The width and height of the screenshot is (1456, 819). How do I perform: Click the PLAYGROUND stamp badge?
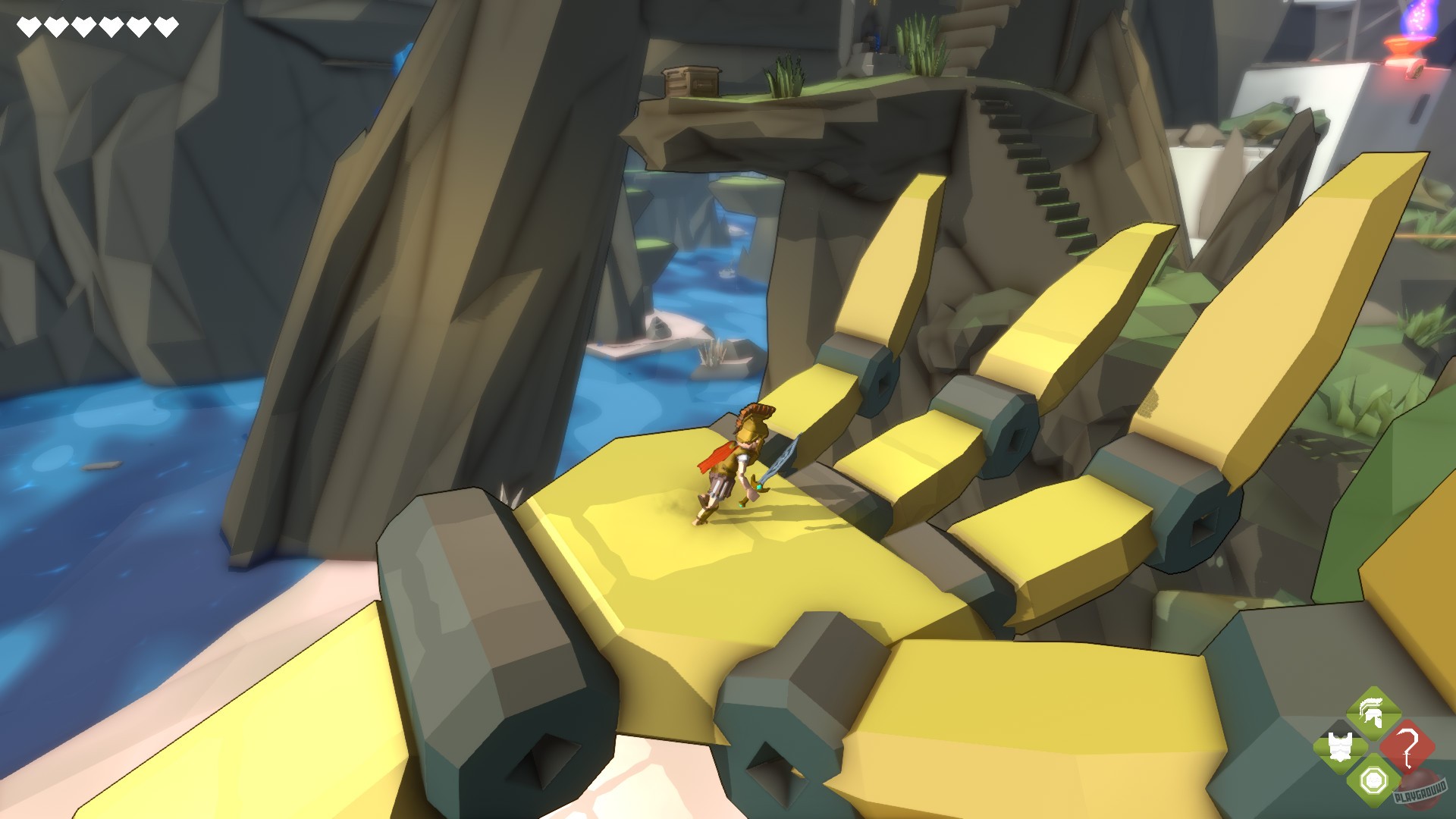click(x=1422, y=792)
